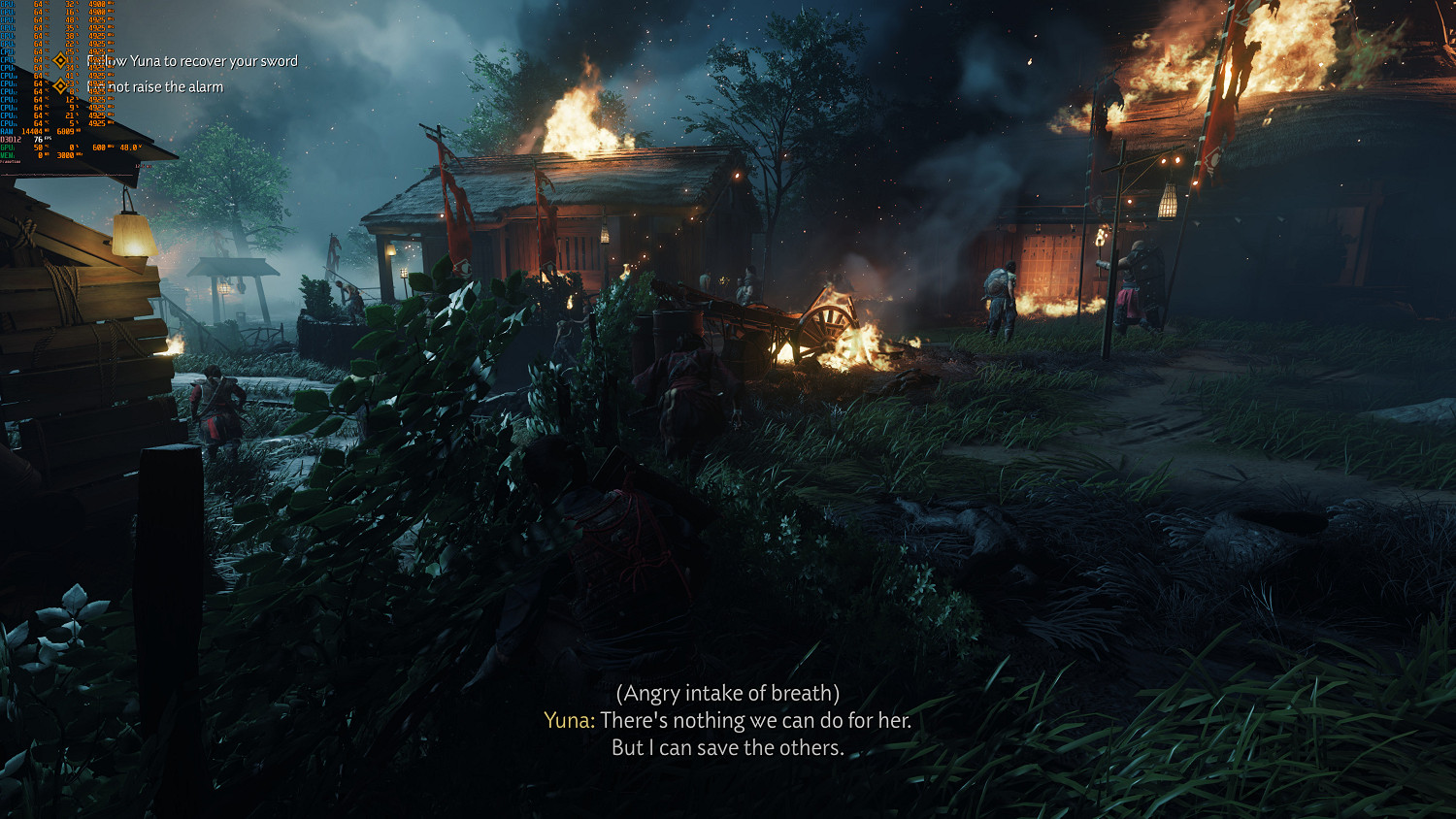Click the "(Angry intake of breath)" subtitle text
The image size is (1456, 819).
tap(728, 693)
